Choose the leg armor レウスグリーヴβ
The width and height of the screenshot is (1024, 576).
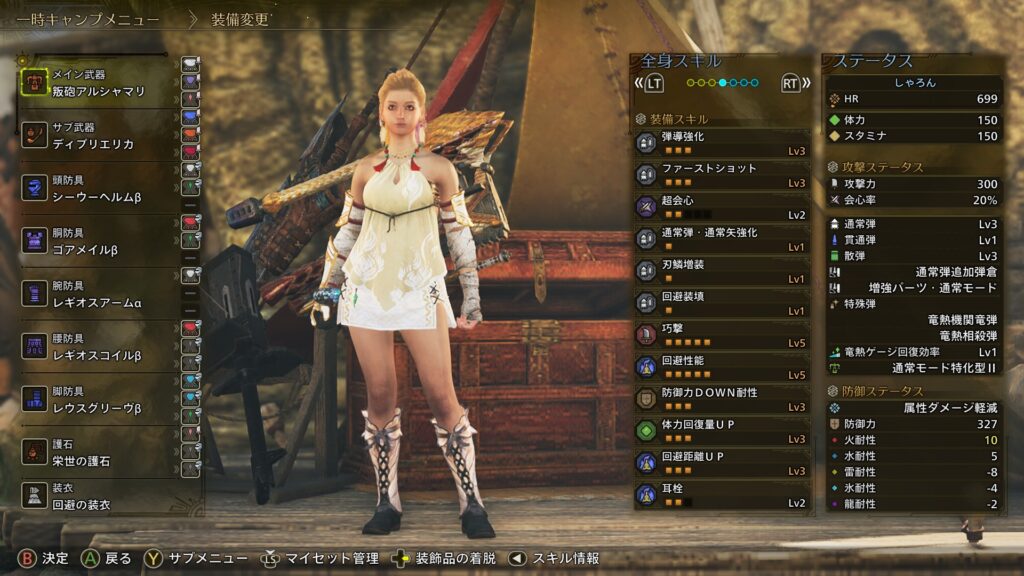98,399
